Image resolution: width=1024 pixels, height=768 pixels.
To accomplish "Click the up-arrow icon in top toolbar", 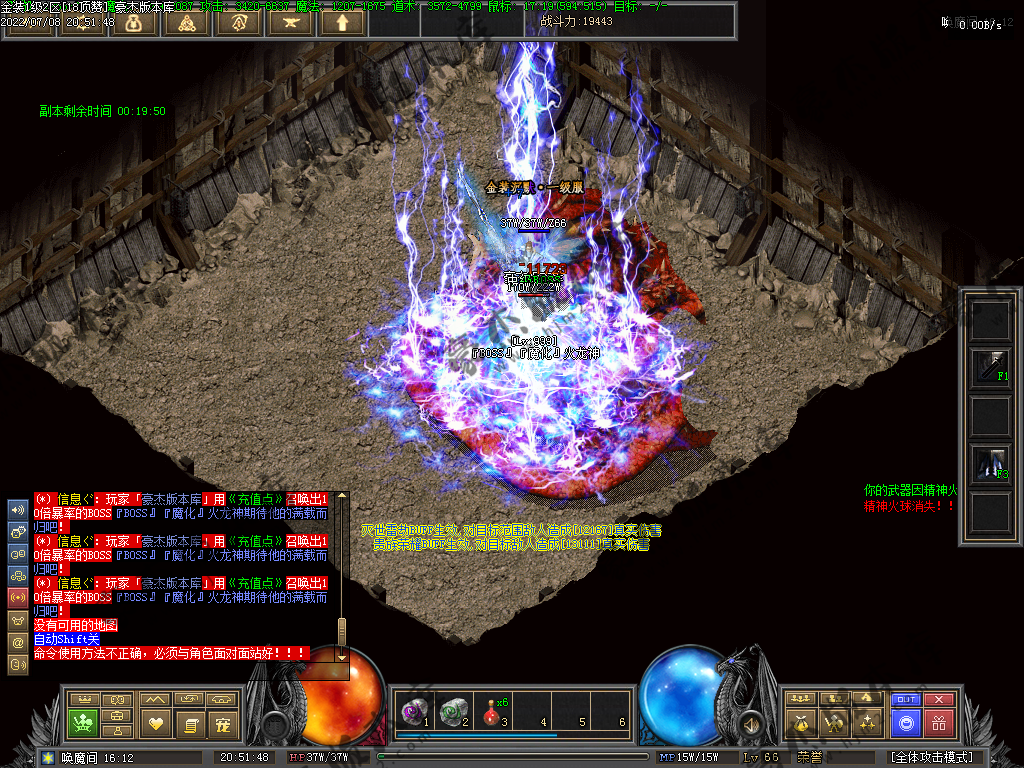I will (342, 22).
